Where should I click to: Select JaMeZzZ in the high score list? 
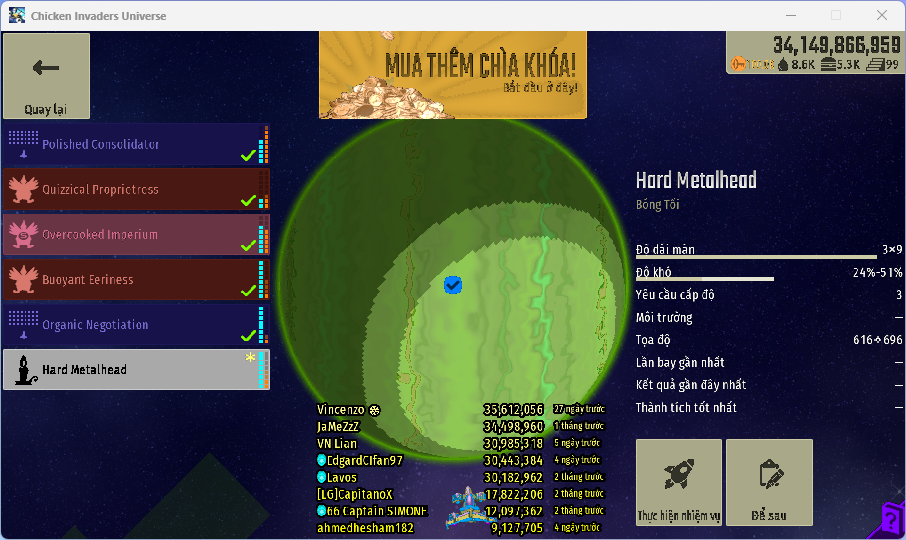(338, 426)
